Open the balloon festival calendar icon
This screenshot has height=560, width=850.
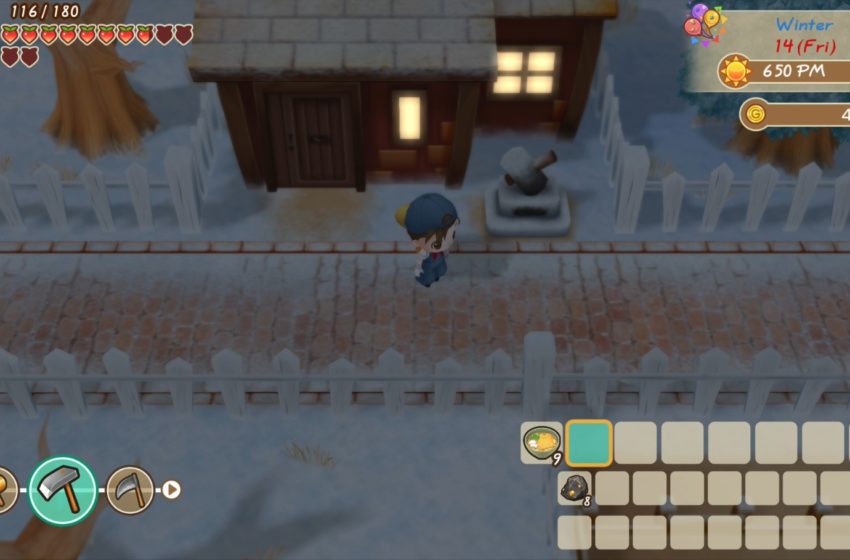(703, 25)
